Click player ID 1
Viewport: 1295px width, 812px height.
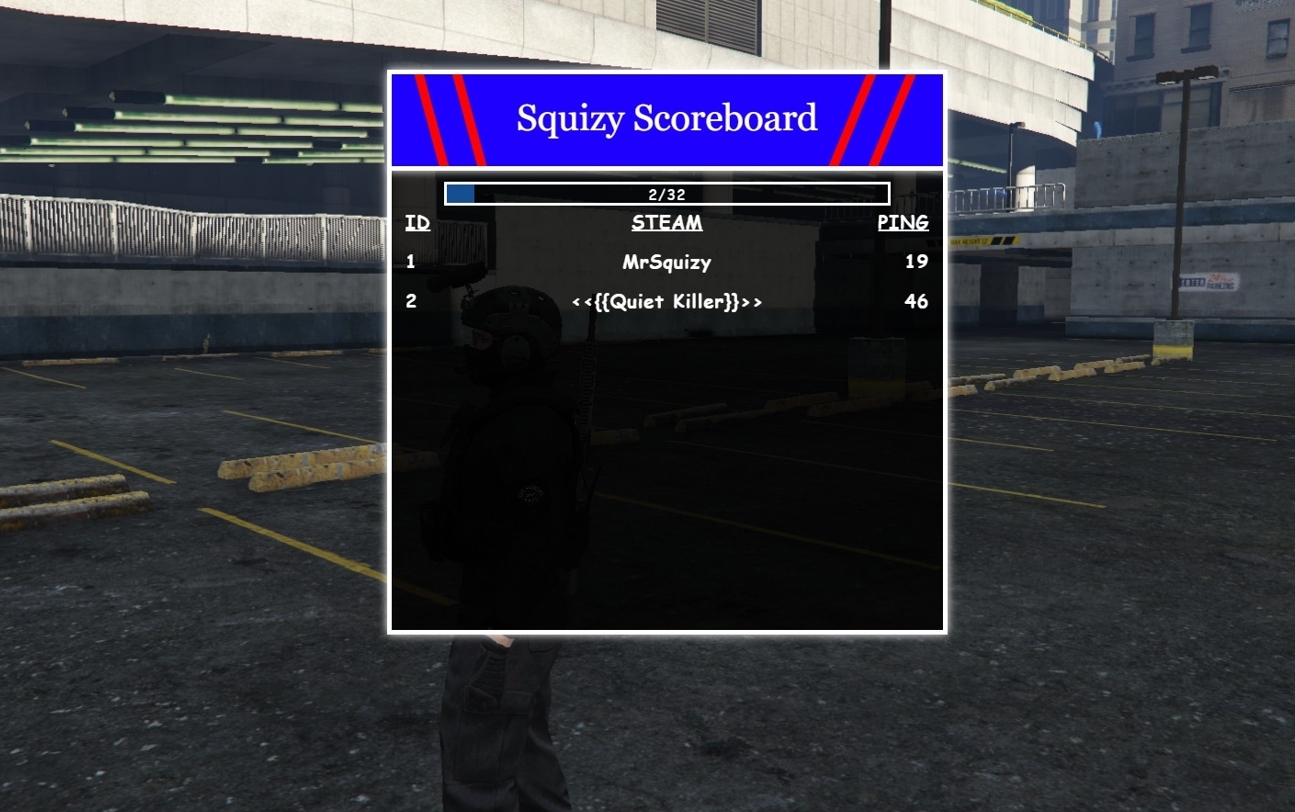pyautogui.click(x=410, y=261)
